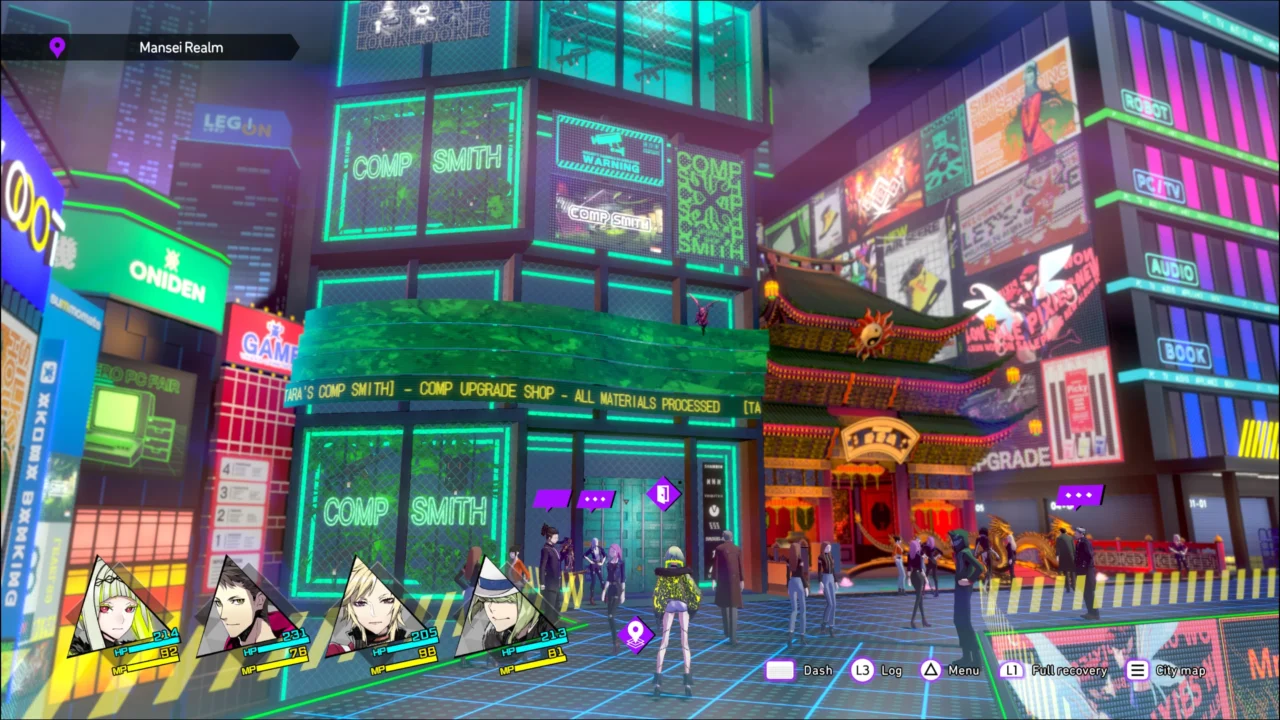
Task: Click the door marker above the shop entrance
Action: point(663,495)
